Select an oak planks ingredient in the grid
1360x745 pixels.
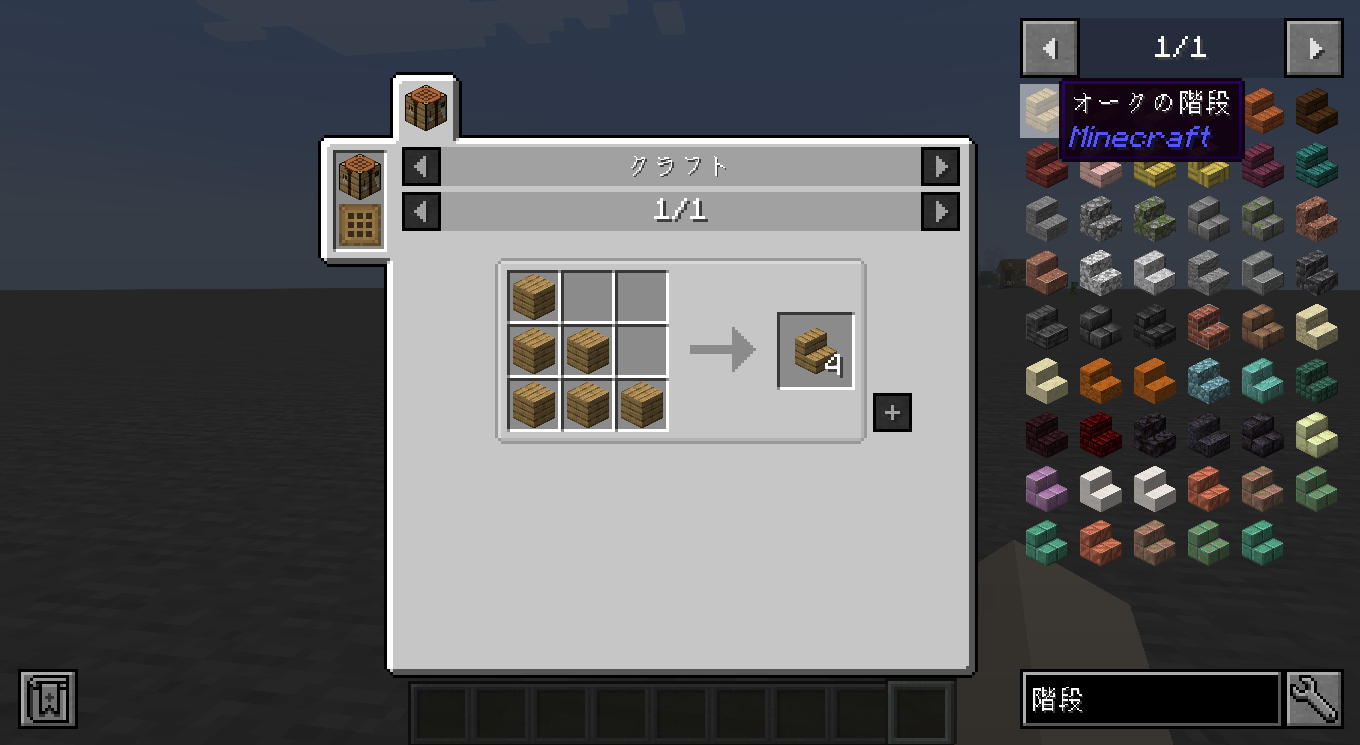(533, 296)
